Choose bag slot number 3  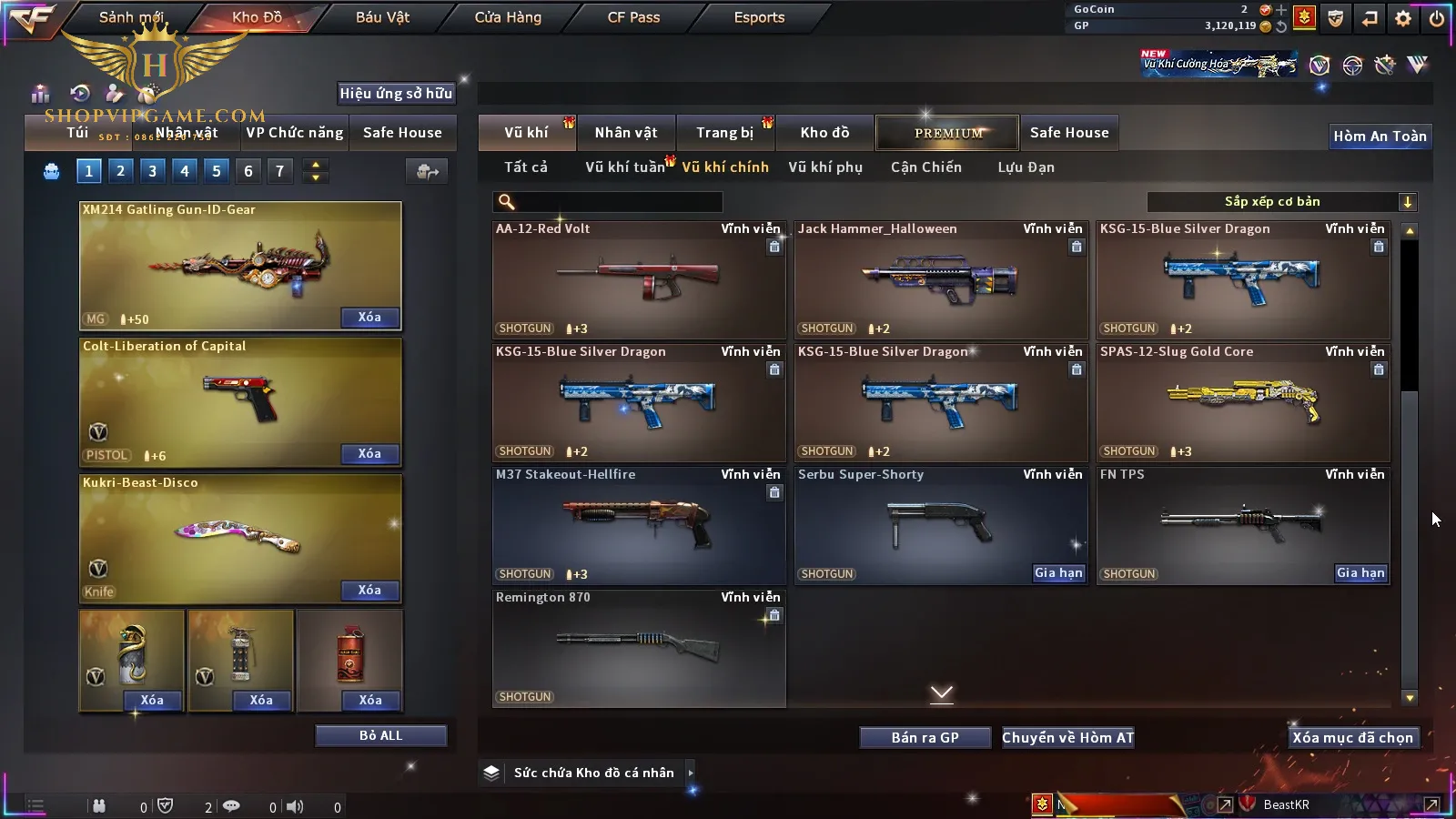(152, 171)
